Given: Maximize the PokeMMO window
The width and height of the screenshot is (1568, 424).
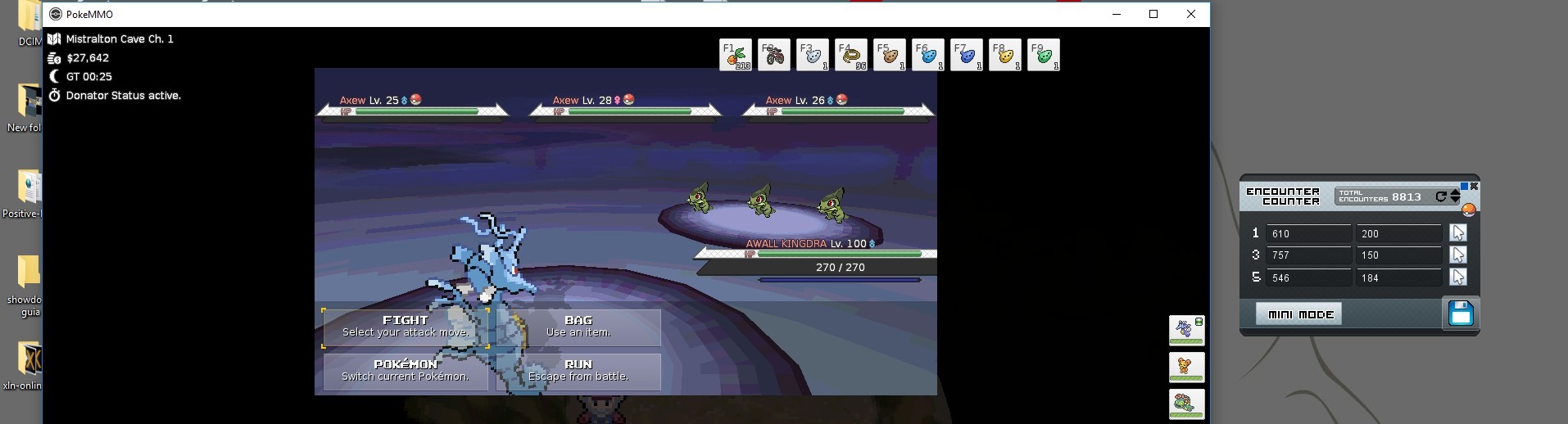Looking at the screenshot, I should tap(1153, 14).
